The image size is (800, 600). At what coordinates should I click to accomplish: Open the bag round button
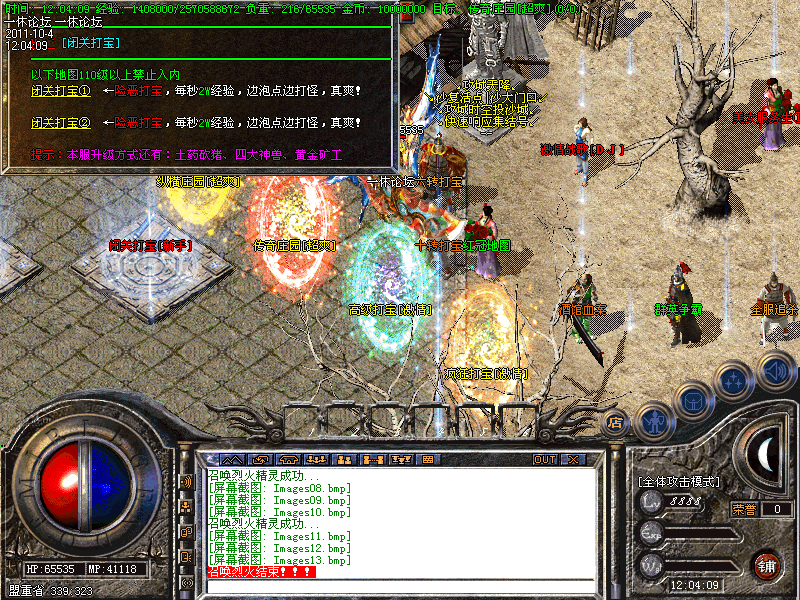[x=692, y=401]
